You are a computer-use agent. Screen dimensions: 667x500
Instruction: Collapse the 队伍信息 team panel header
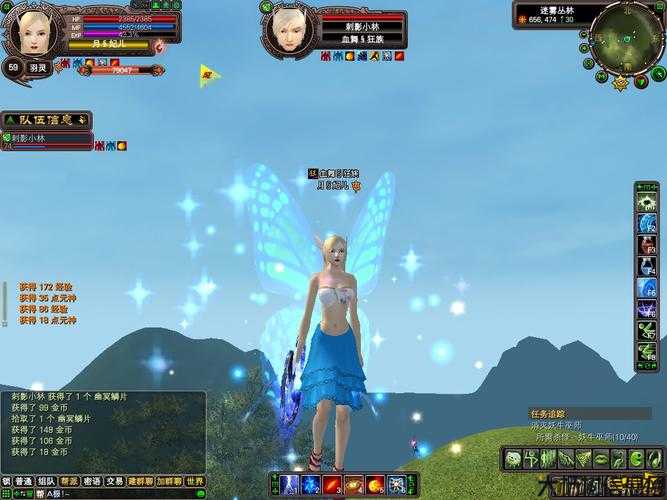pos(45,119)
